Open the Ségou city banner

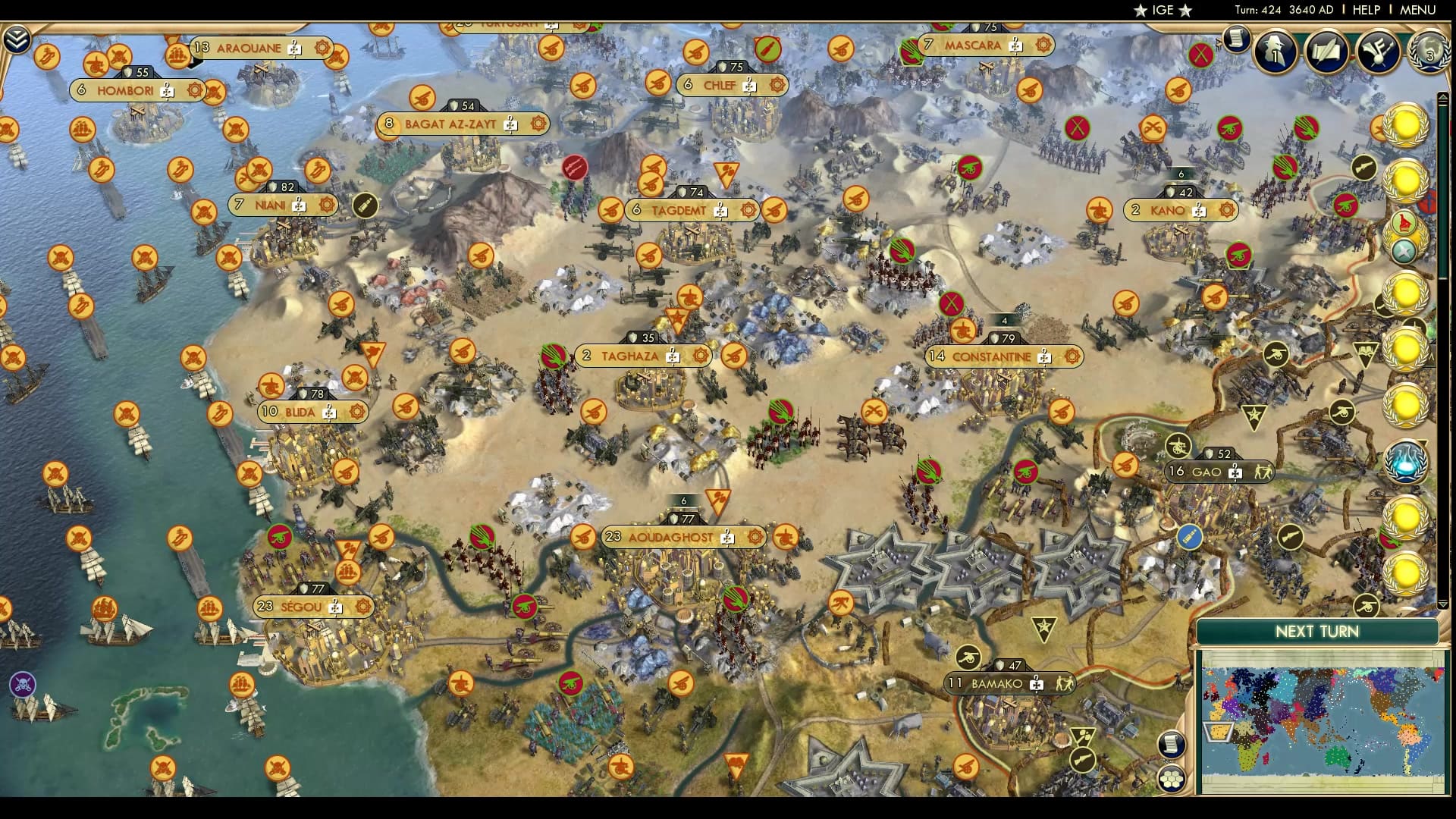click(301, 607)
